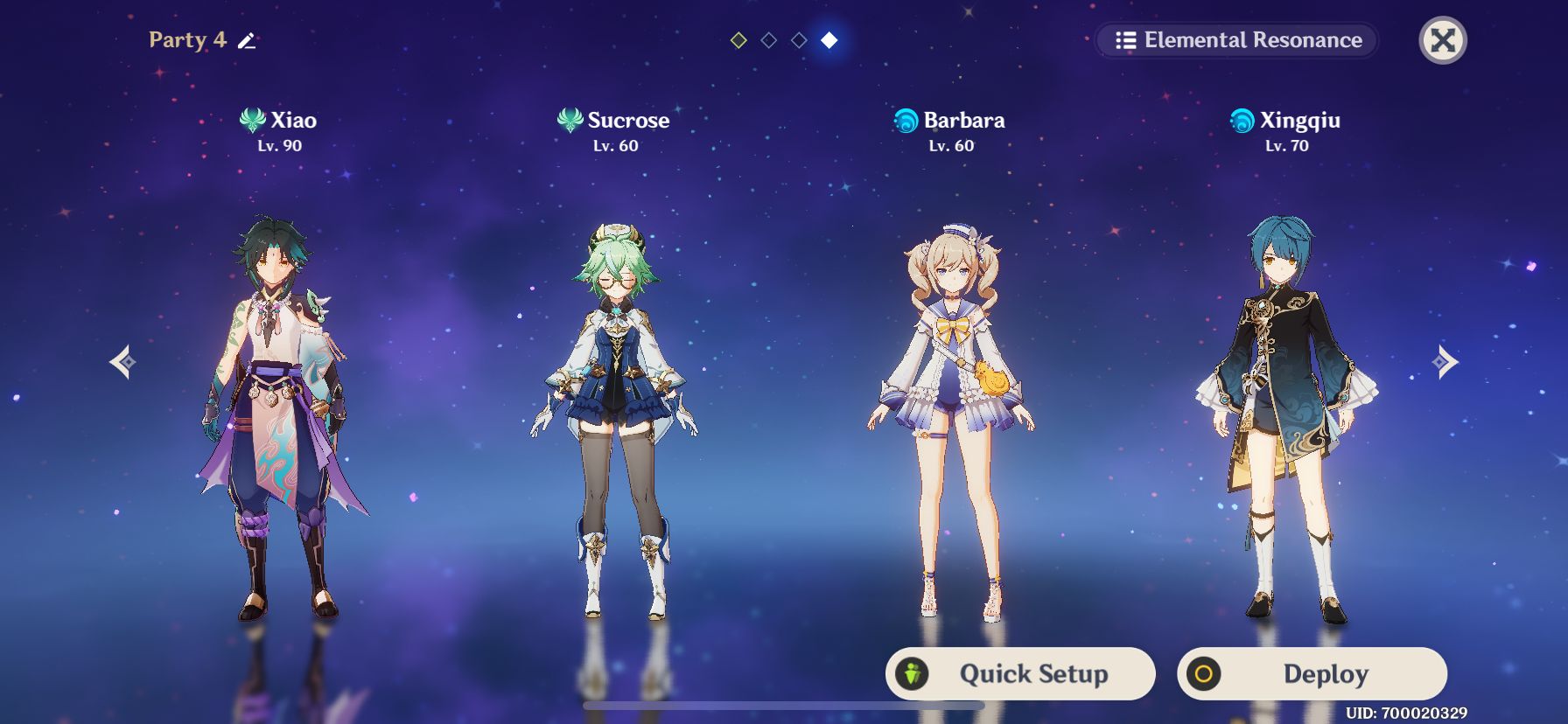Image resolution: width=1568 pixels, height=724 pixels.
Task: Click the Hydro element icon beside Barbara
Action: tap(907, 121)
